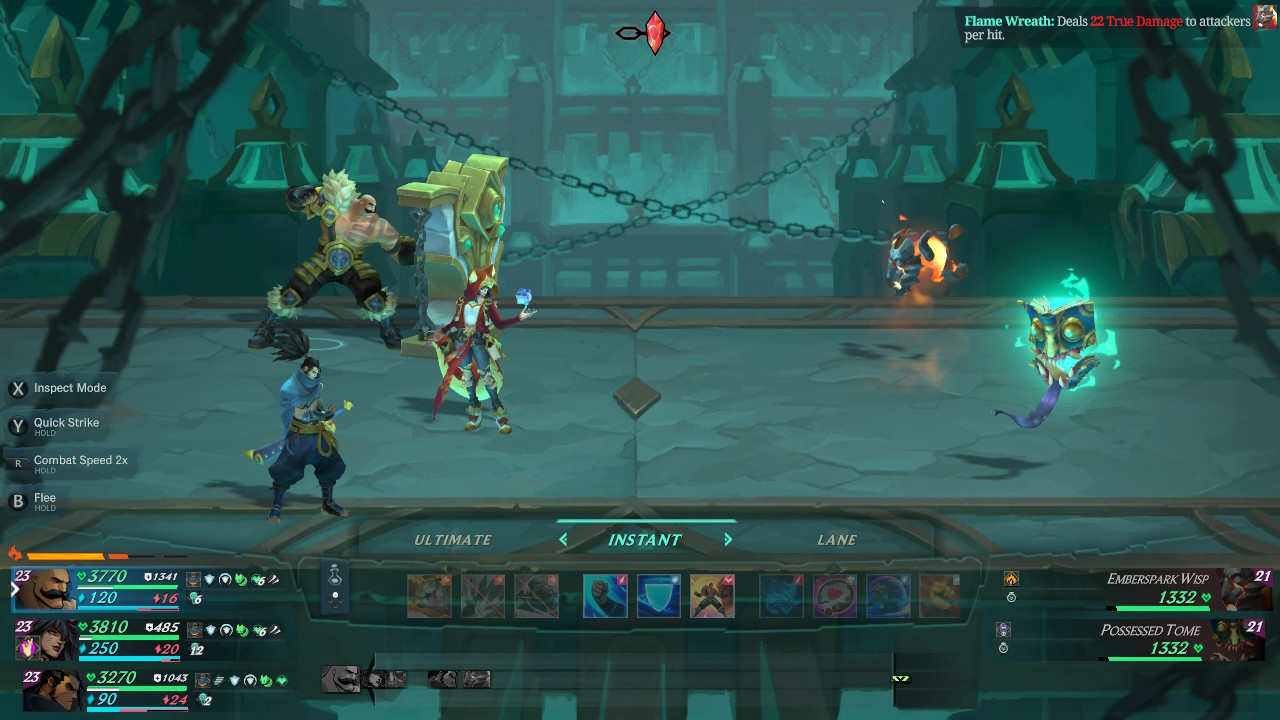Target the Emberspark Wisp enemy entry

[x=1158, y=590]
